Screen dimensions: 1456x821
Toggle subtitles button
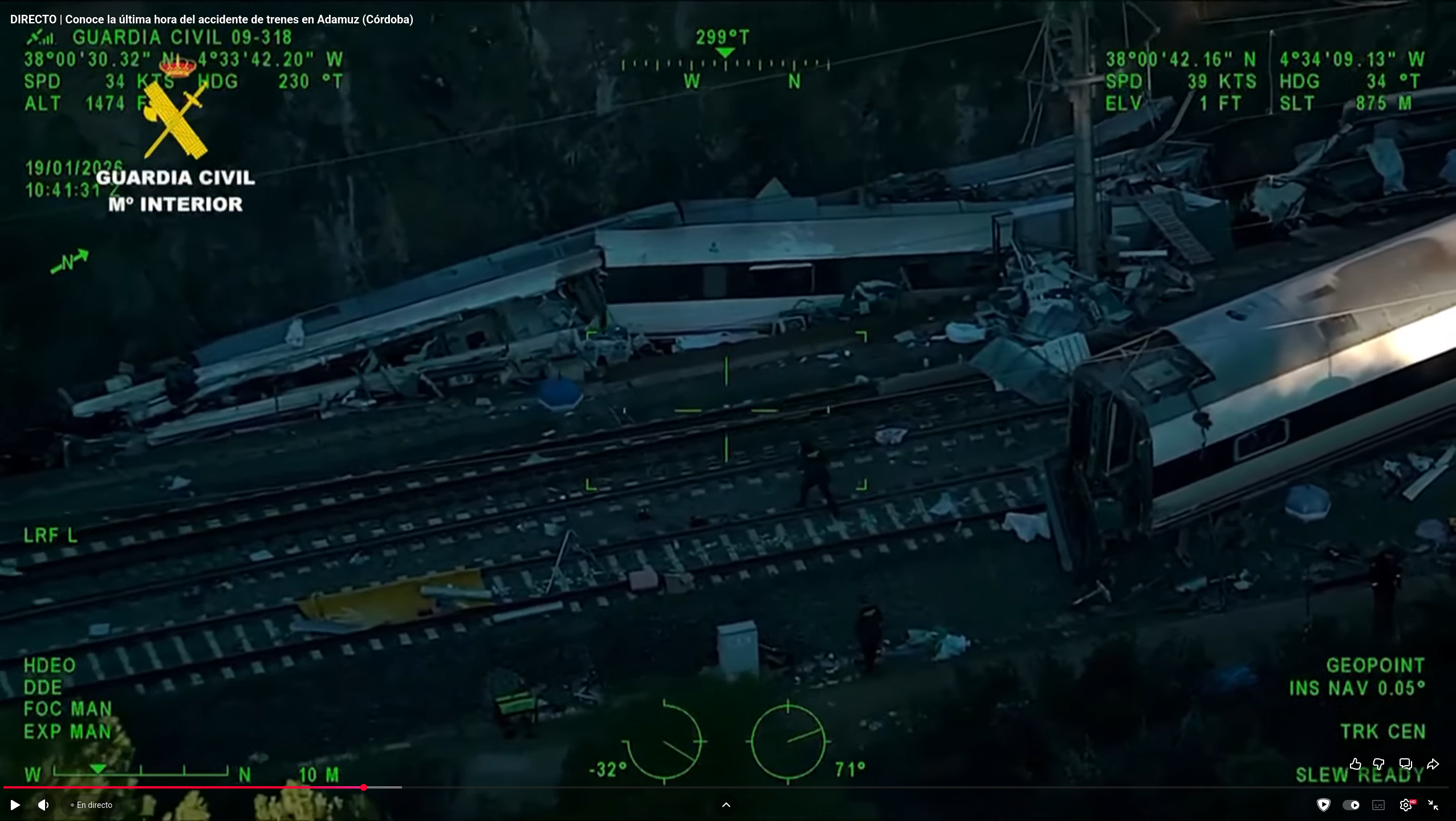coord(1378,805)
